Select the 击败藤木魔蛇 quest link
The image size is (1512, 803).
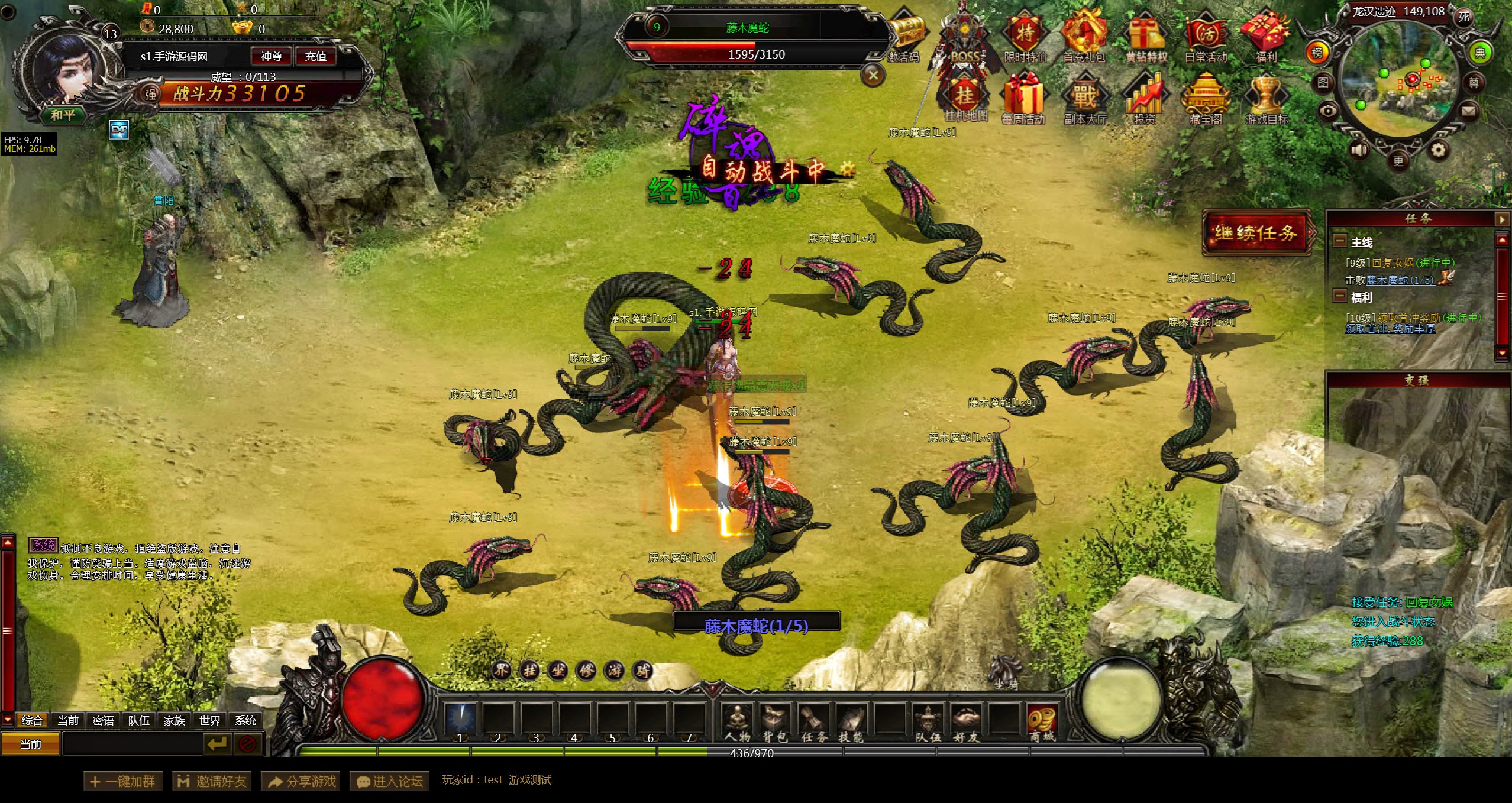point(1400,280)
